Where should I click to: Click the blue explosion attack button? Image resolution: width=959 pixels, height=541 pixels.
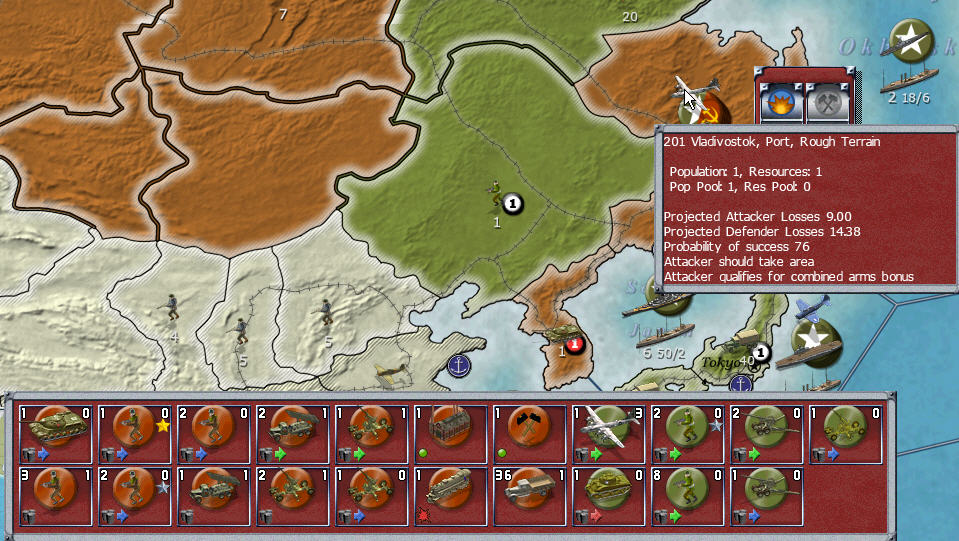(x=778, y=104)
